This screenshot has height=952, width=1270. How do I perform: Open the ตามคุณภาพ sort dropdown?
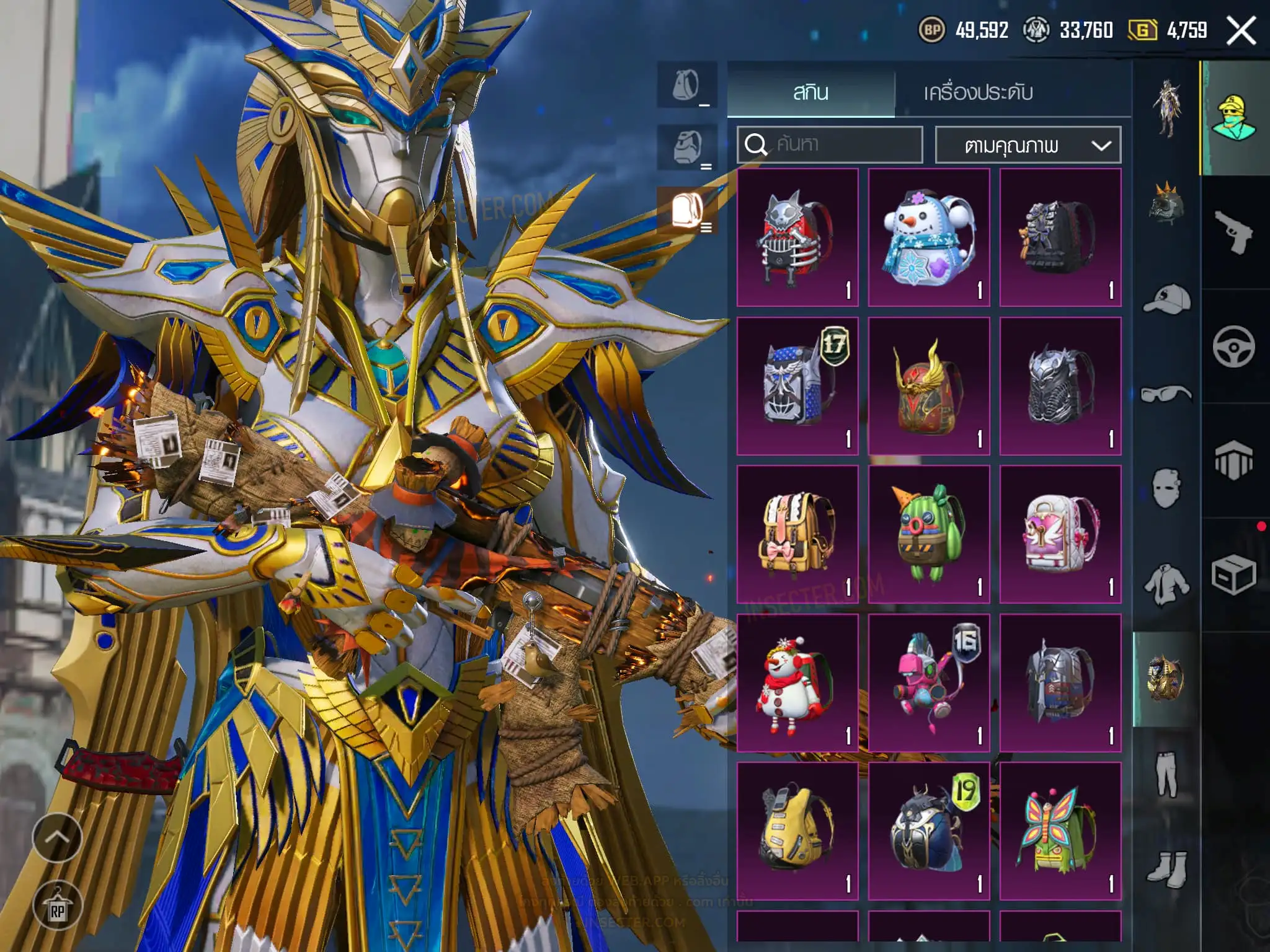[1028, 146]
